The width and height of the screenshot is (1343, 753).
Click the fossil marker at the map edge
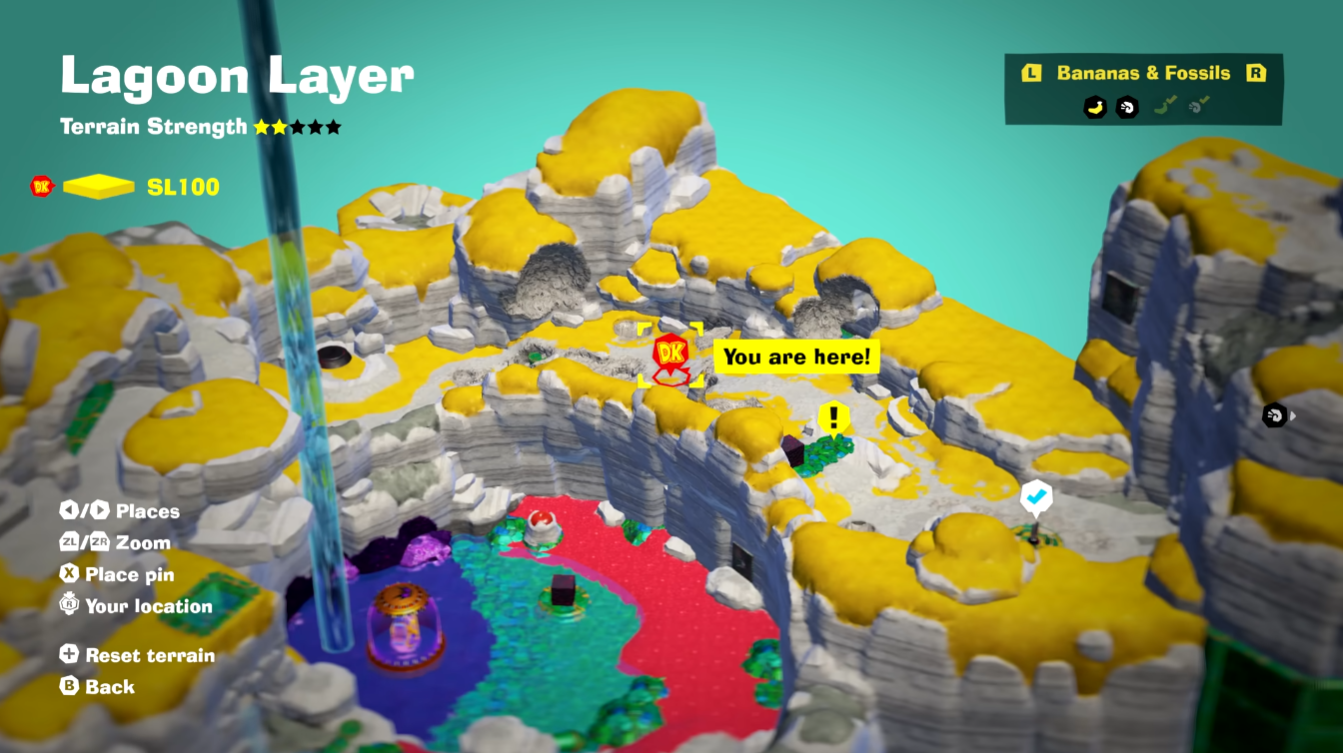[1274, 415]
